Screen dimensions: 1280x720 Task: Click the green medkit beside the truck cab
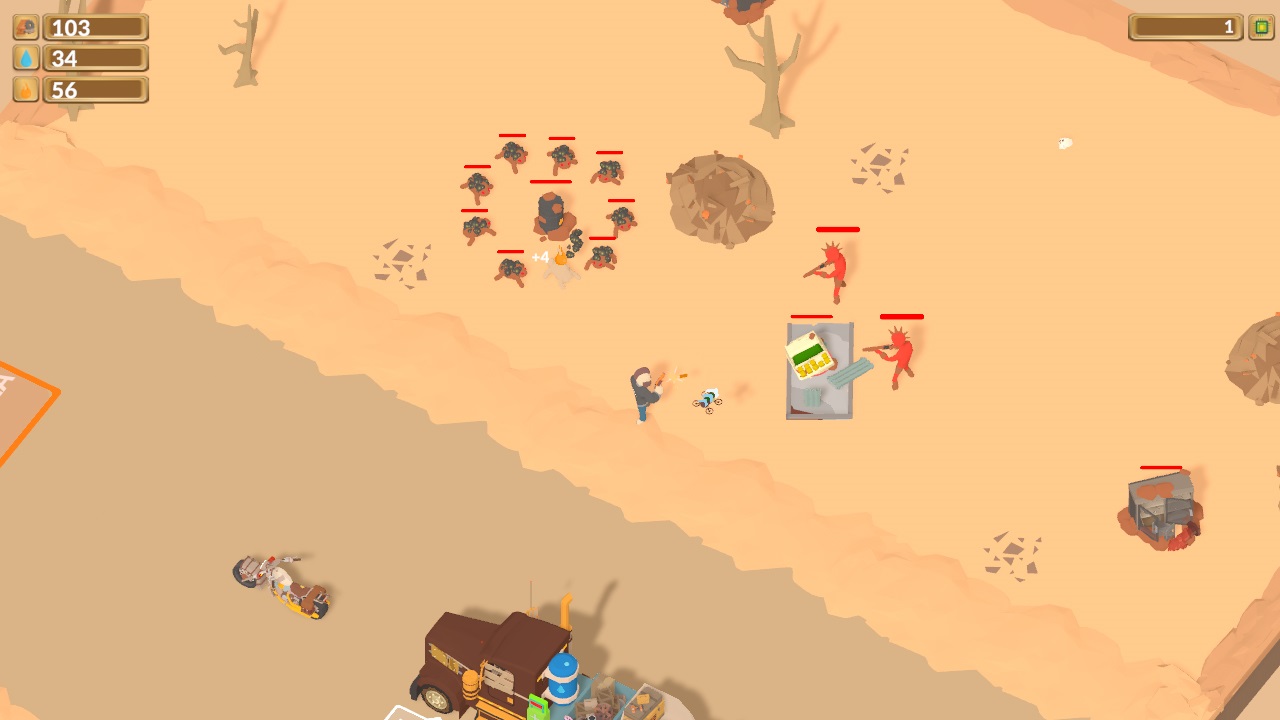[540, 707]
